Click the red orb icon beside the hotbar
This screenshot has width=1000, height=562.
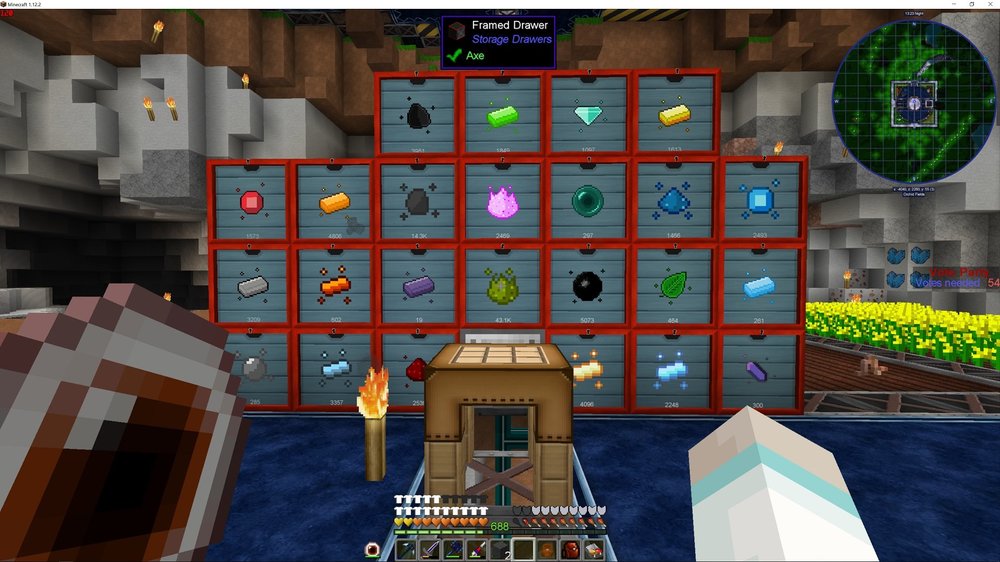pyautogui.click(x=374, y=549)
